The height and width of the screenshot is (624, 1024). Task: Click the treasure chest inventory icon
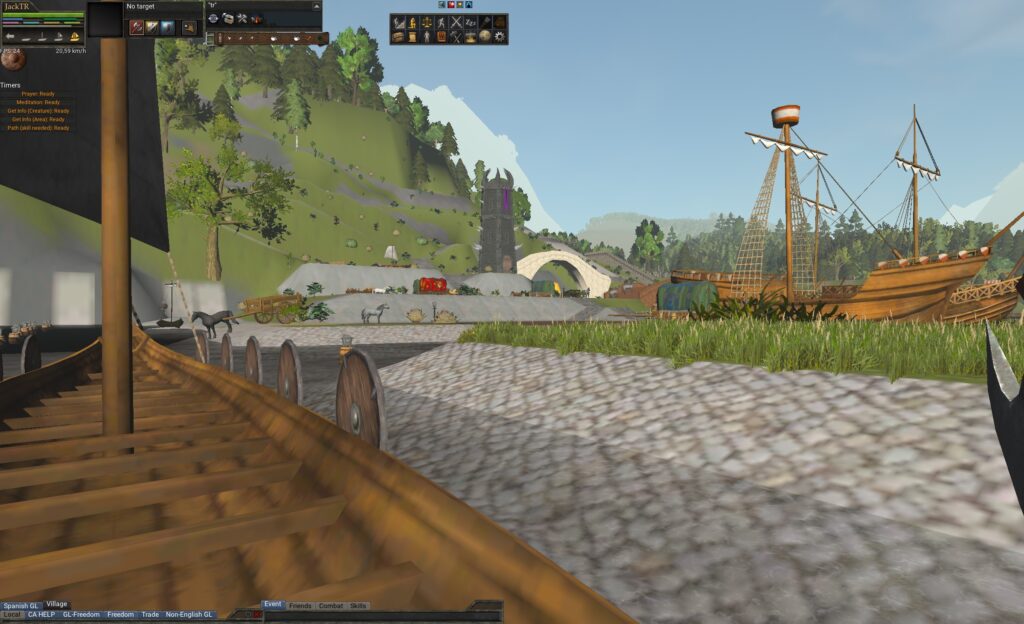398,37
